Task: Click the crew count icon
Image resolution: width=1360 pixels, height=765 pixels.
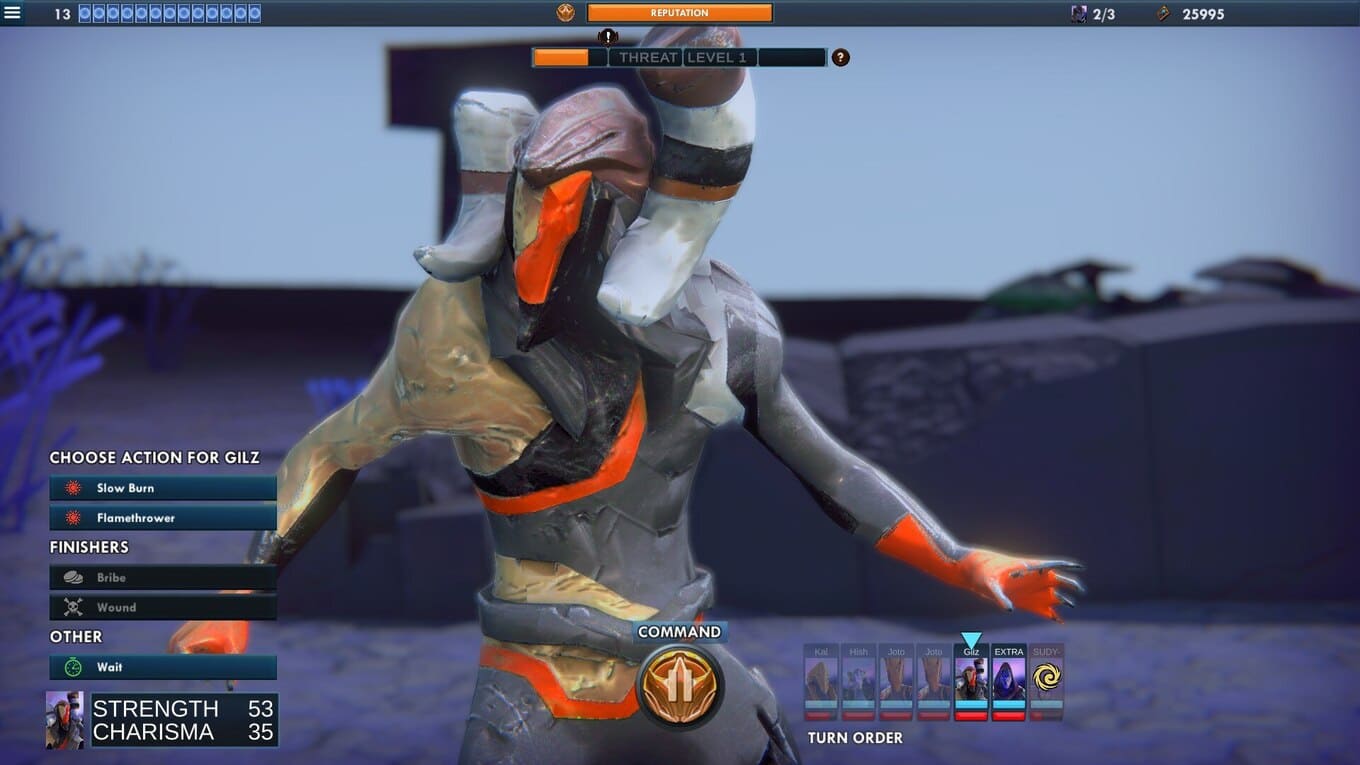Action: [1079, 14]
